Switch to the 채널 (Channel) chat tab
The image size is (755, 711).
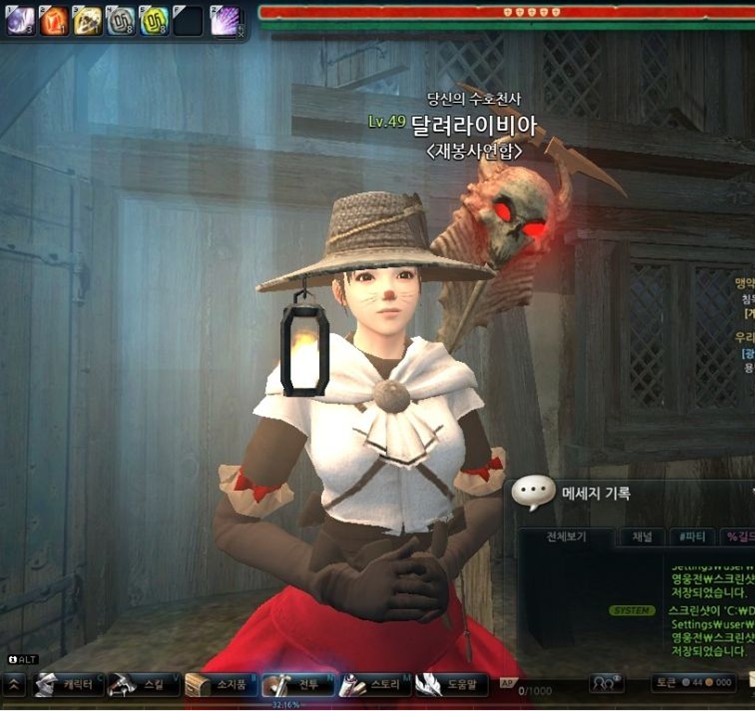[641, 537]
